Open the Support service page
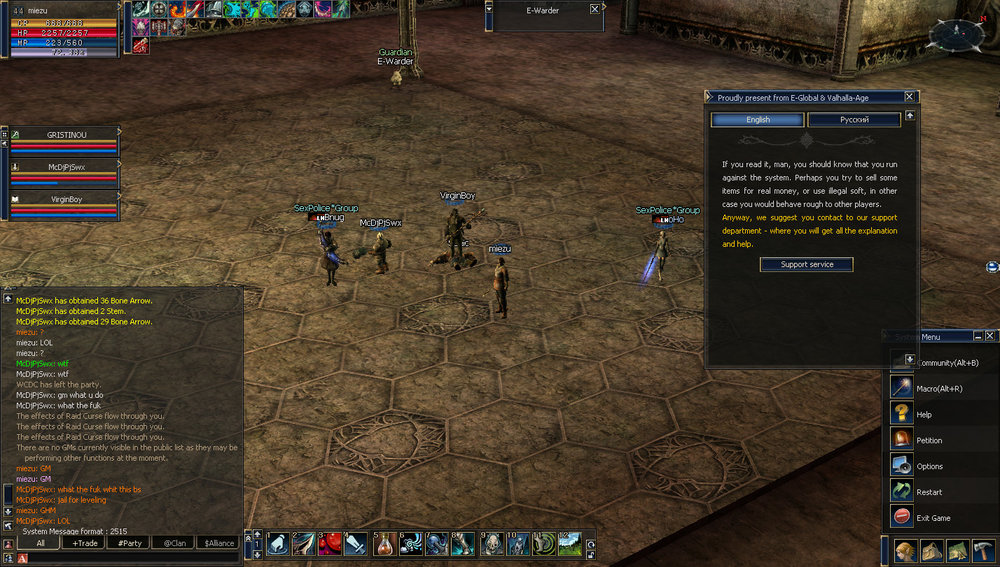 point(806,264)
